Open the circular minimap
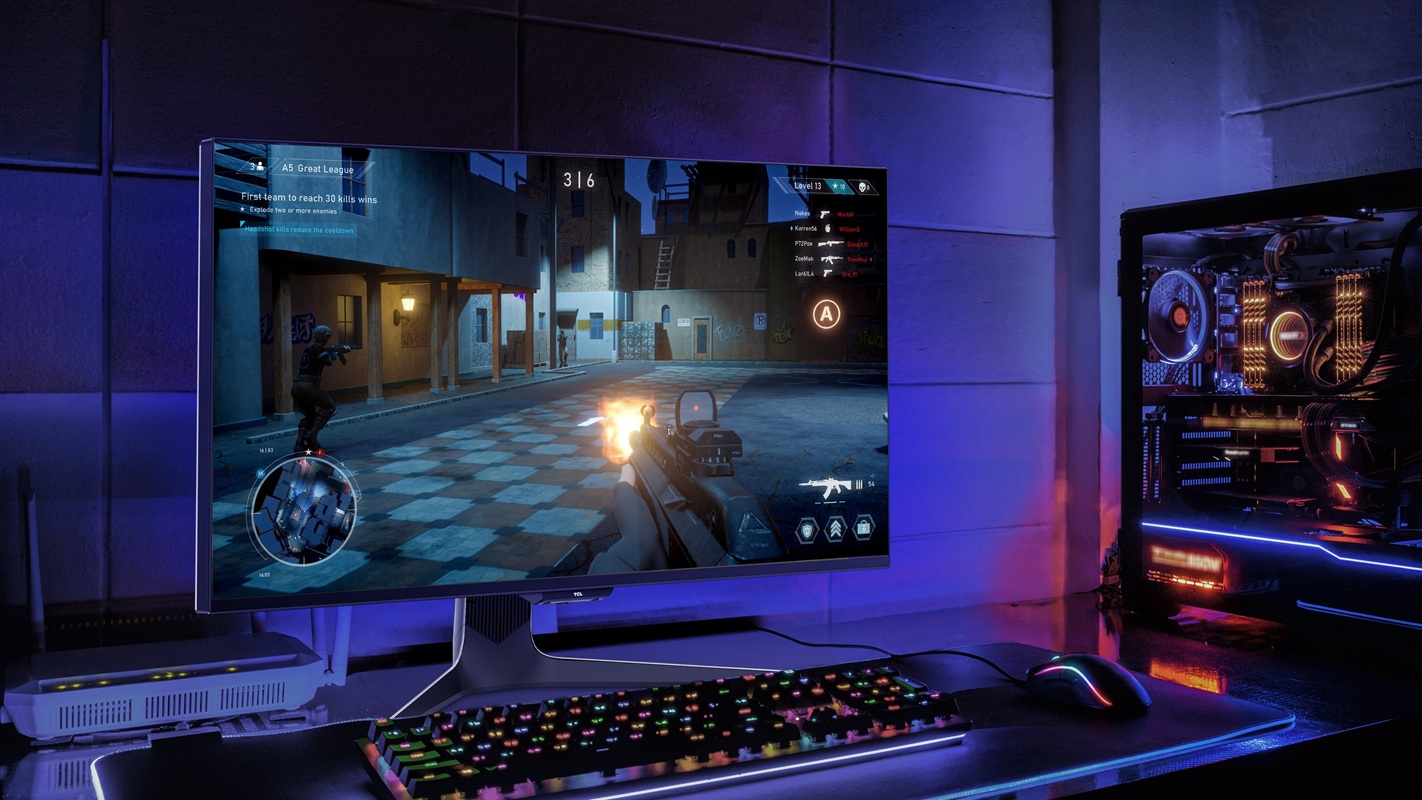This screenshot has width=1422, height=800. 302,508
